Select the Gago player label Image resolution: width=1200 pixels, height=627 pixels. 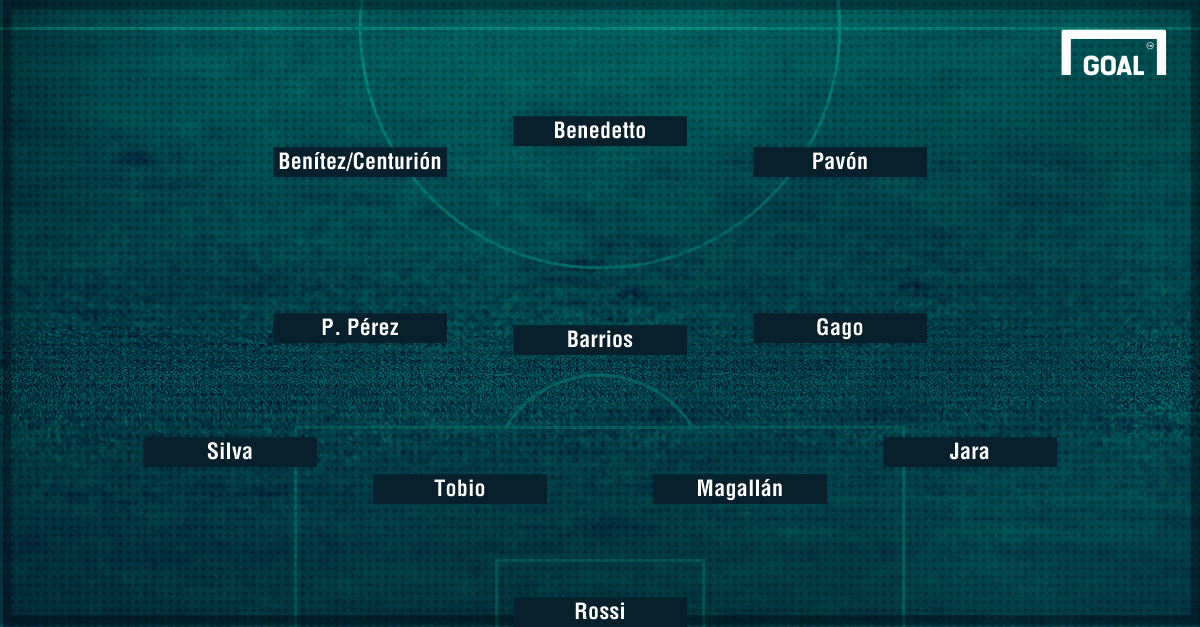click(x=840, y=328)
